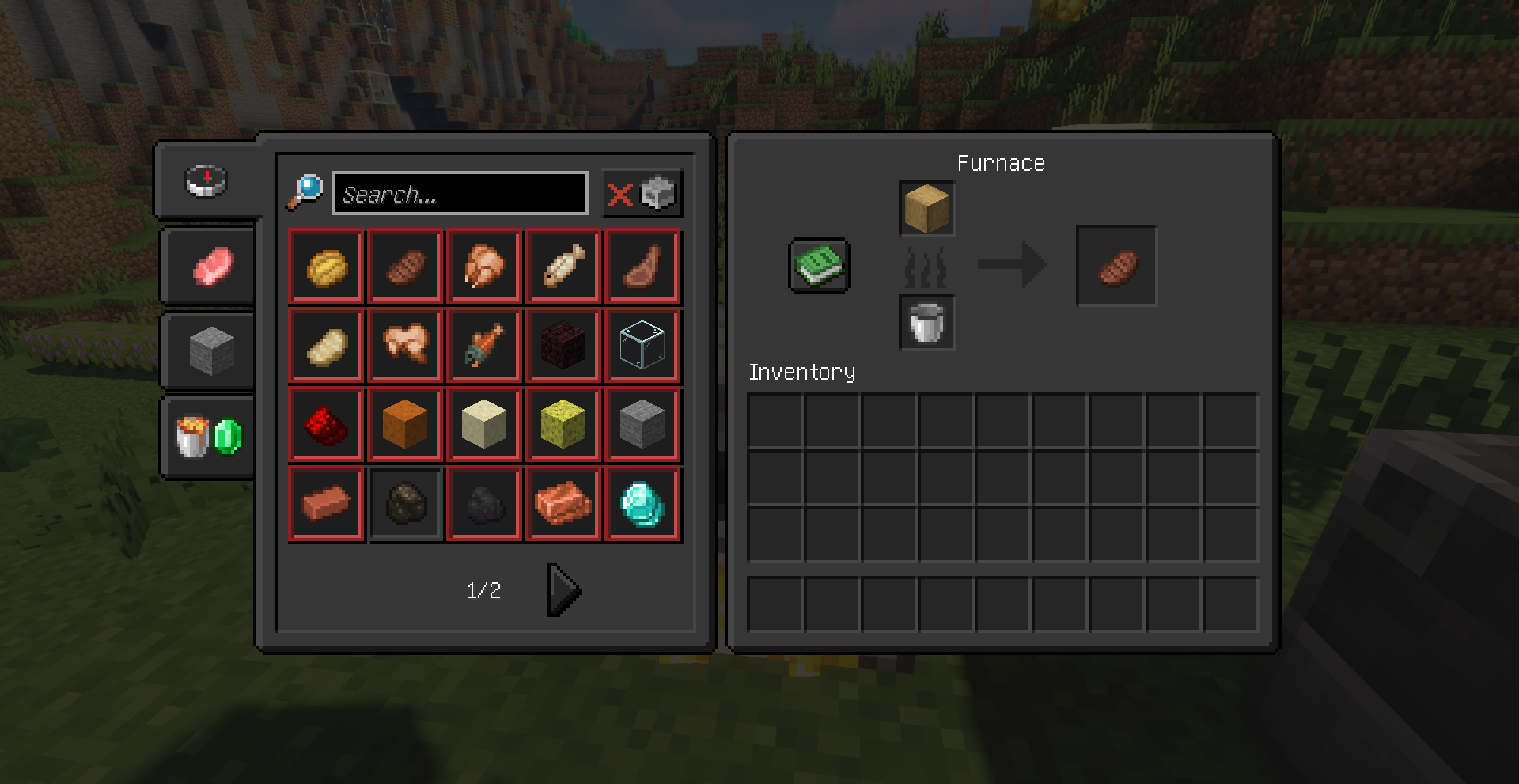Click the furnace output slot with steak

coord(1116,266)
